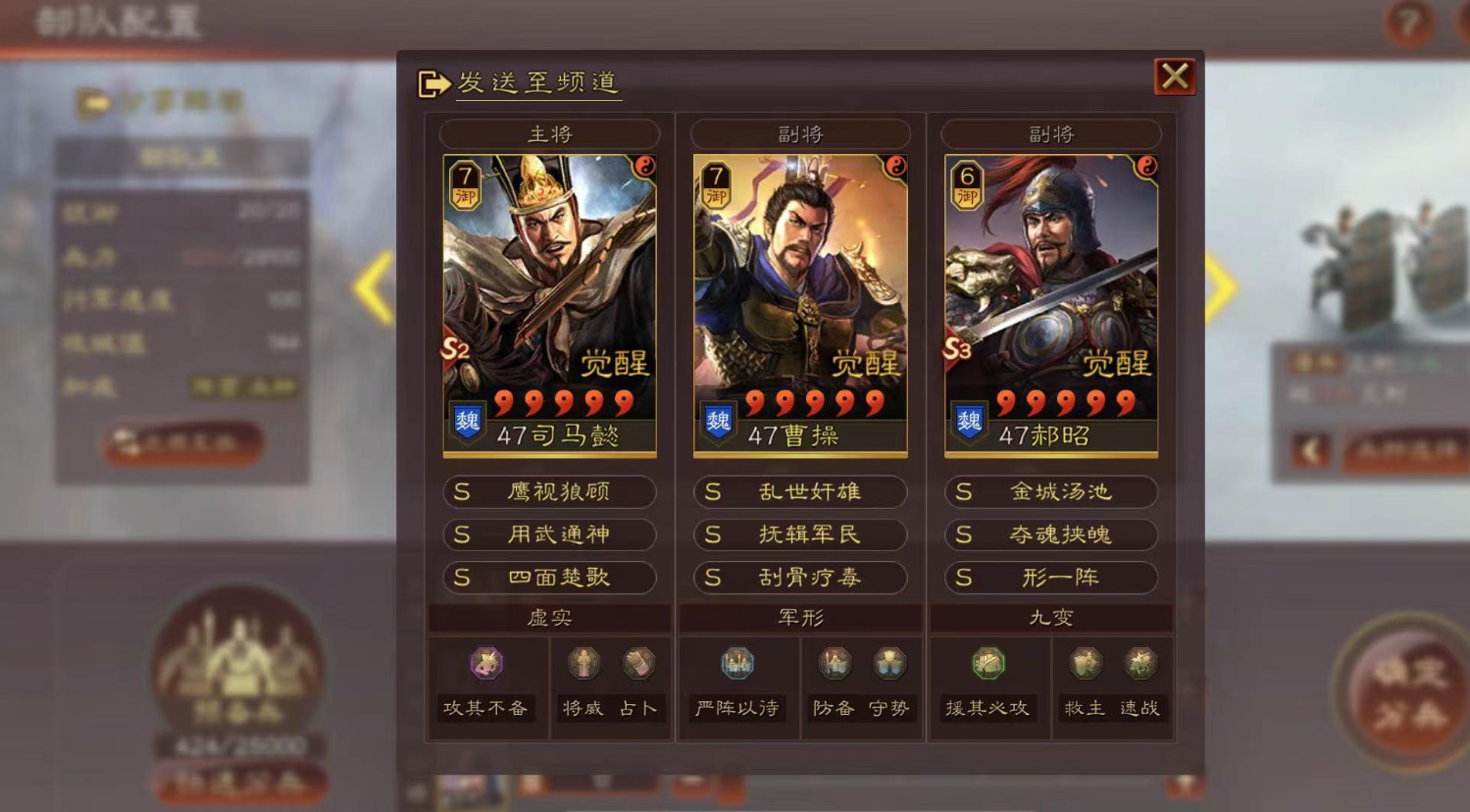Select the 严阵以待 tactic icon
Image resolution: width=1470 pixels, height=812 pixels.
tap(736, 663)
